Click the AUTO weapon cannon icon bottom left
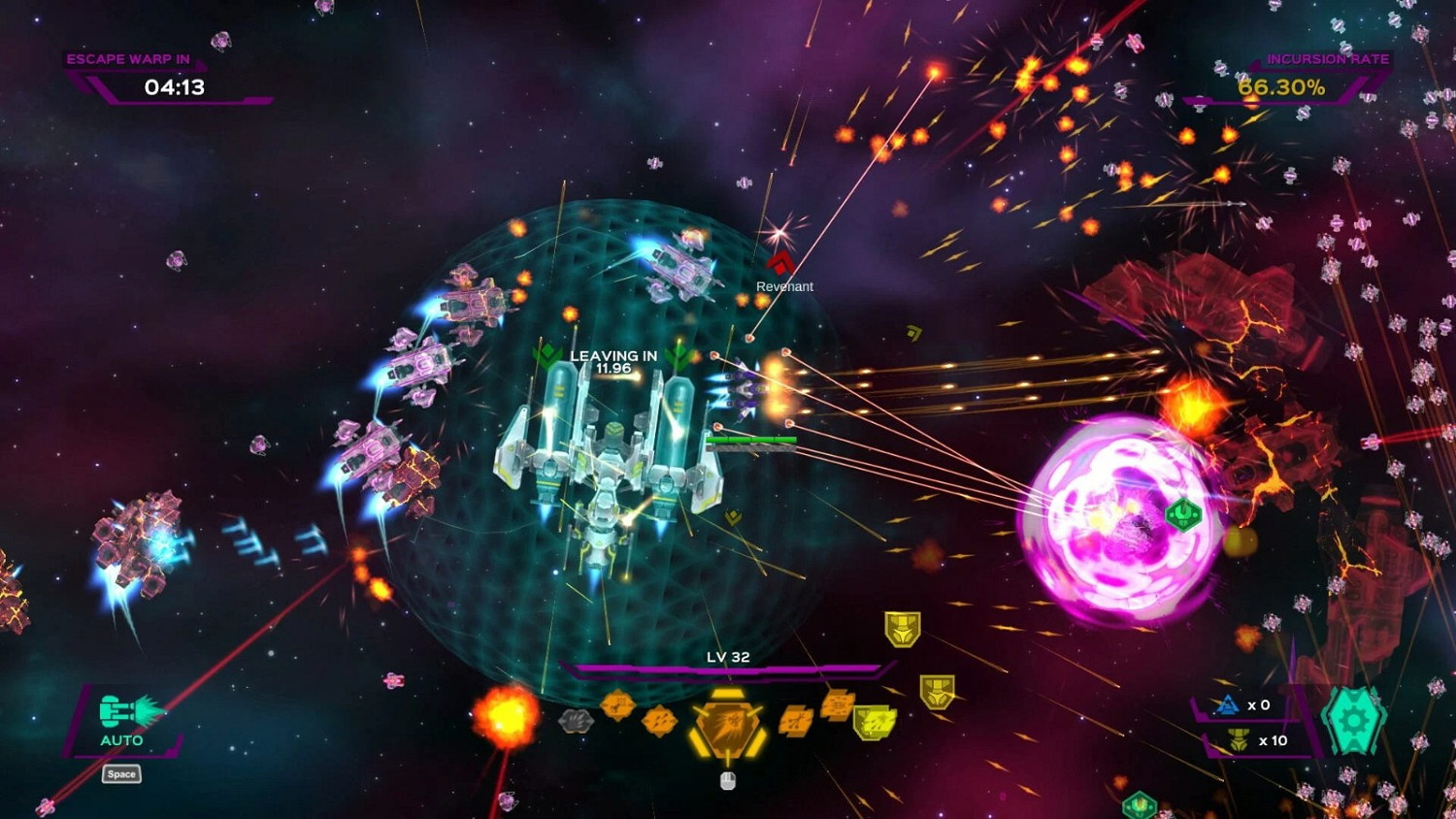 tap(117, 711)
